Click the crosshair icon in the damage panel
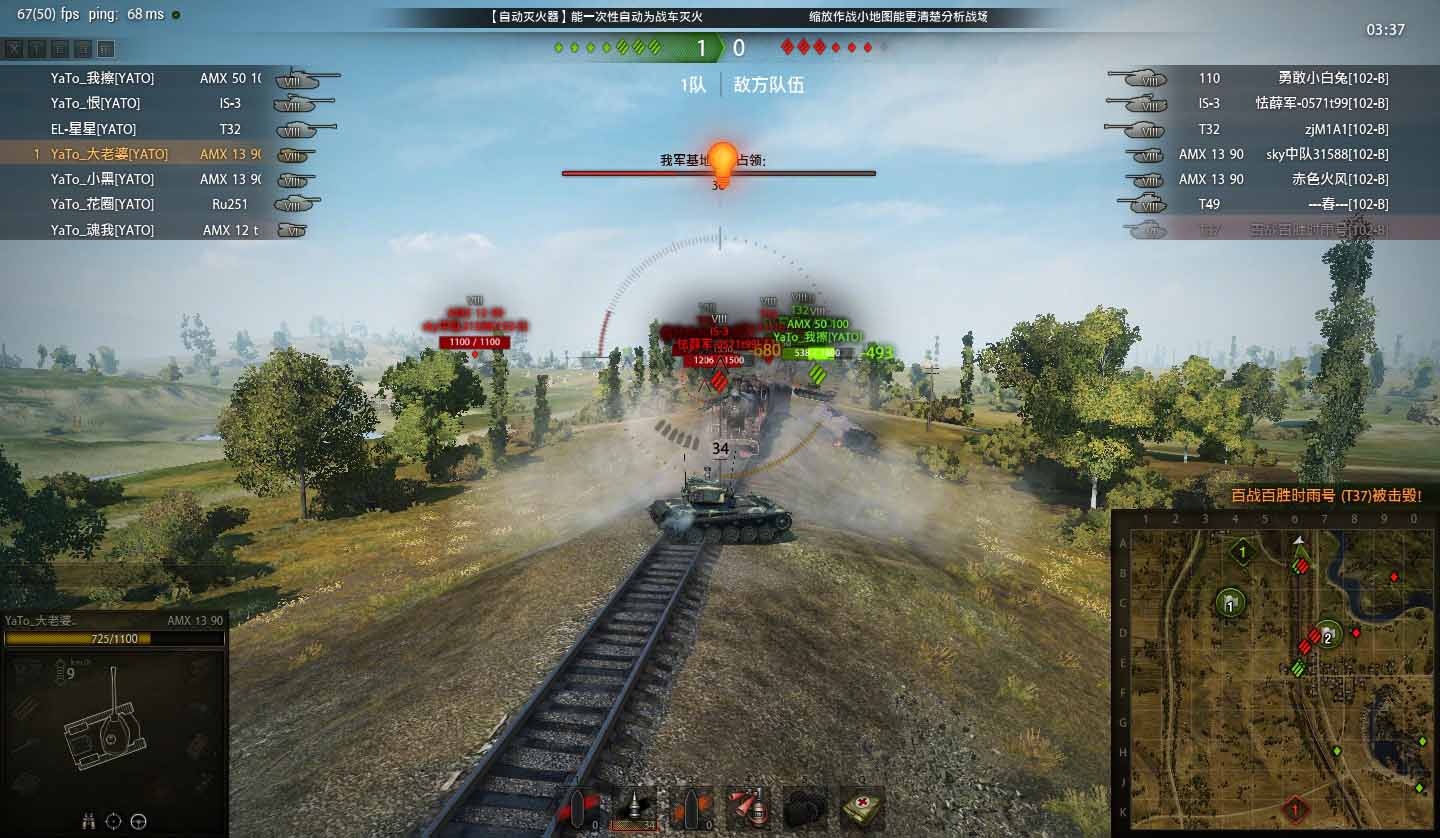Image resolution: width=1440 pixels, height=838 pixels. coord(113,821)
